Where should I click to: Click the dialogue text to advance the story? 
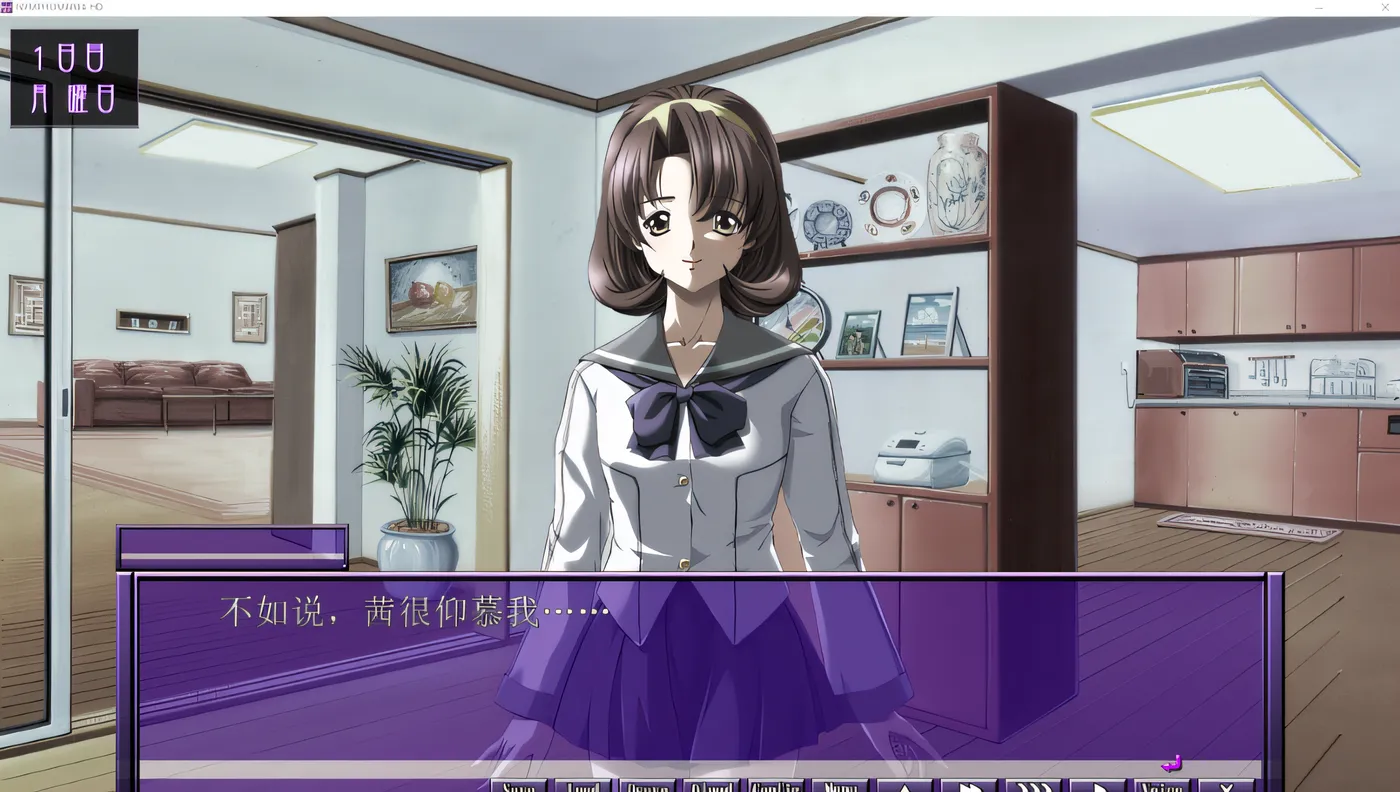415,610
